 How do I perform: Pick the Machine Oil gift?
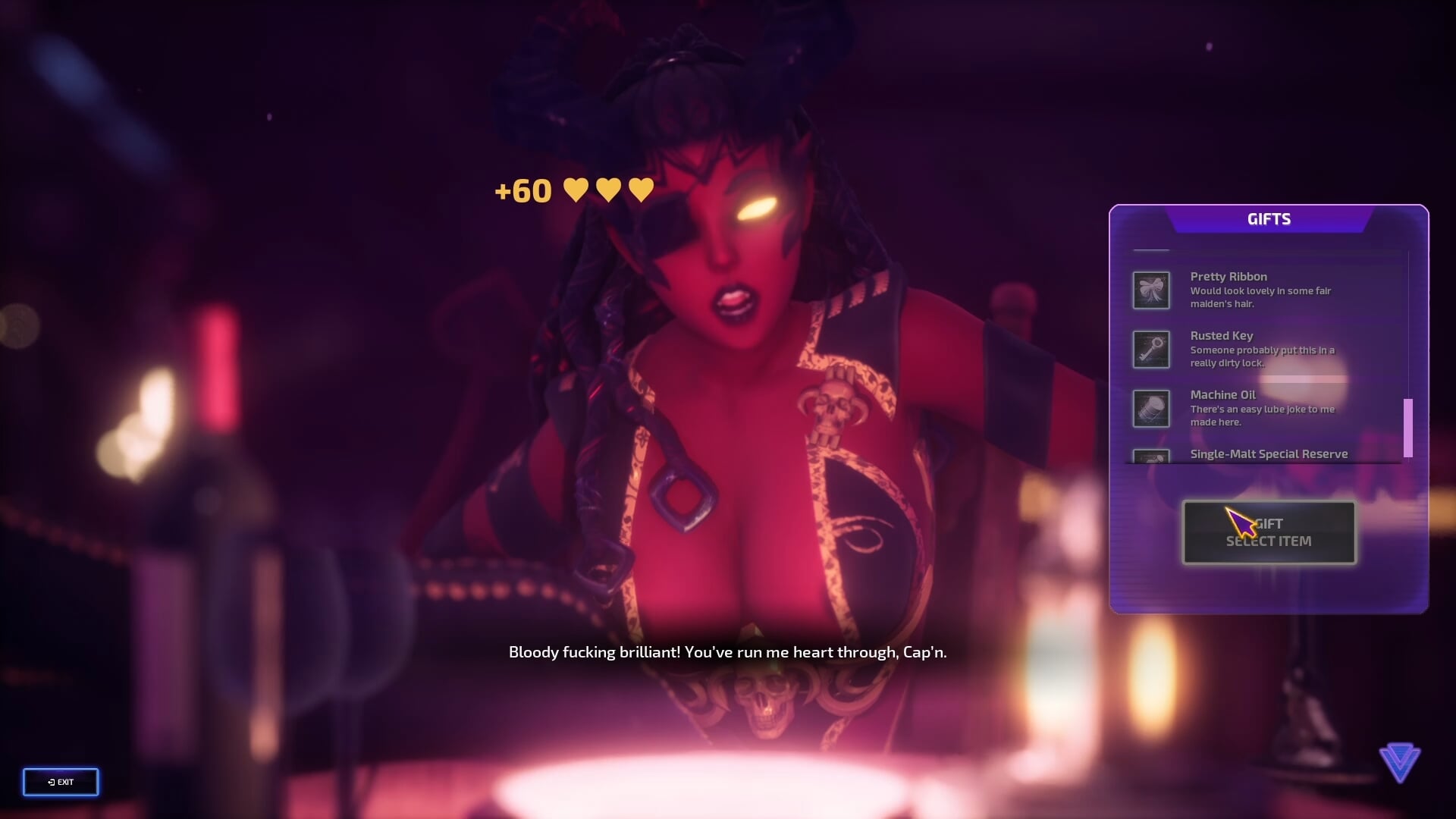tap(1259, 408)
